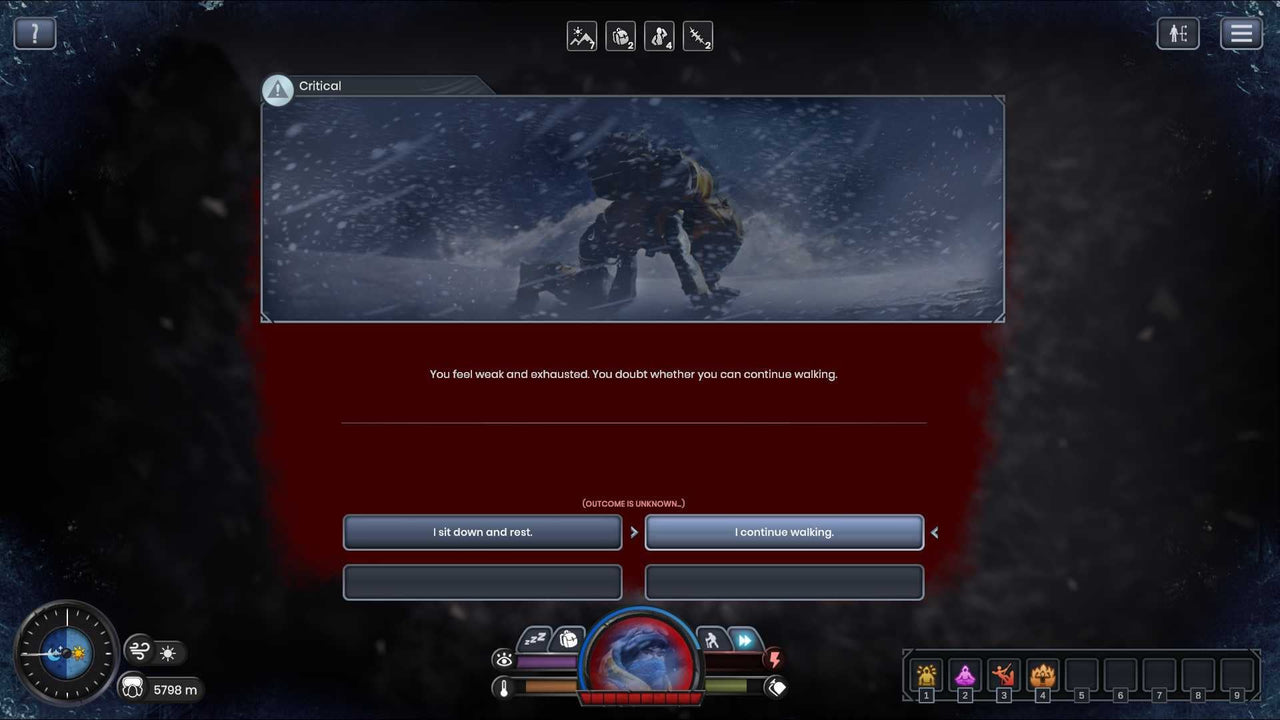Open the backpack inventory from the top bar
The image size is (1280, 720).
621,36
